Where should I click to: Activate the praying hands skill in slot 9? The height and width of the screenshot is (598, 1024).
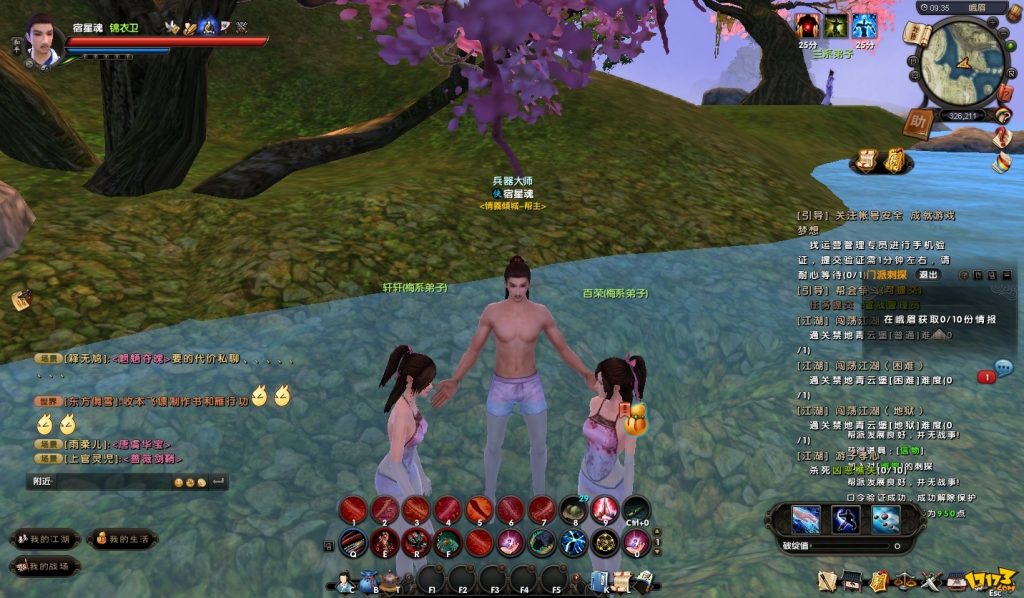[x=604, y=510]
